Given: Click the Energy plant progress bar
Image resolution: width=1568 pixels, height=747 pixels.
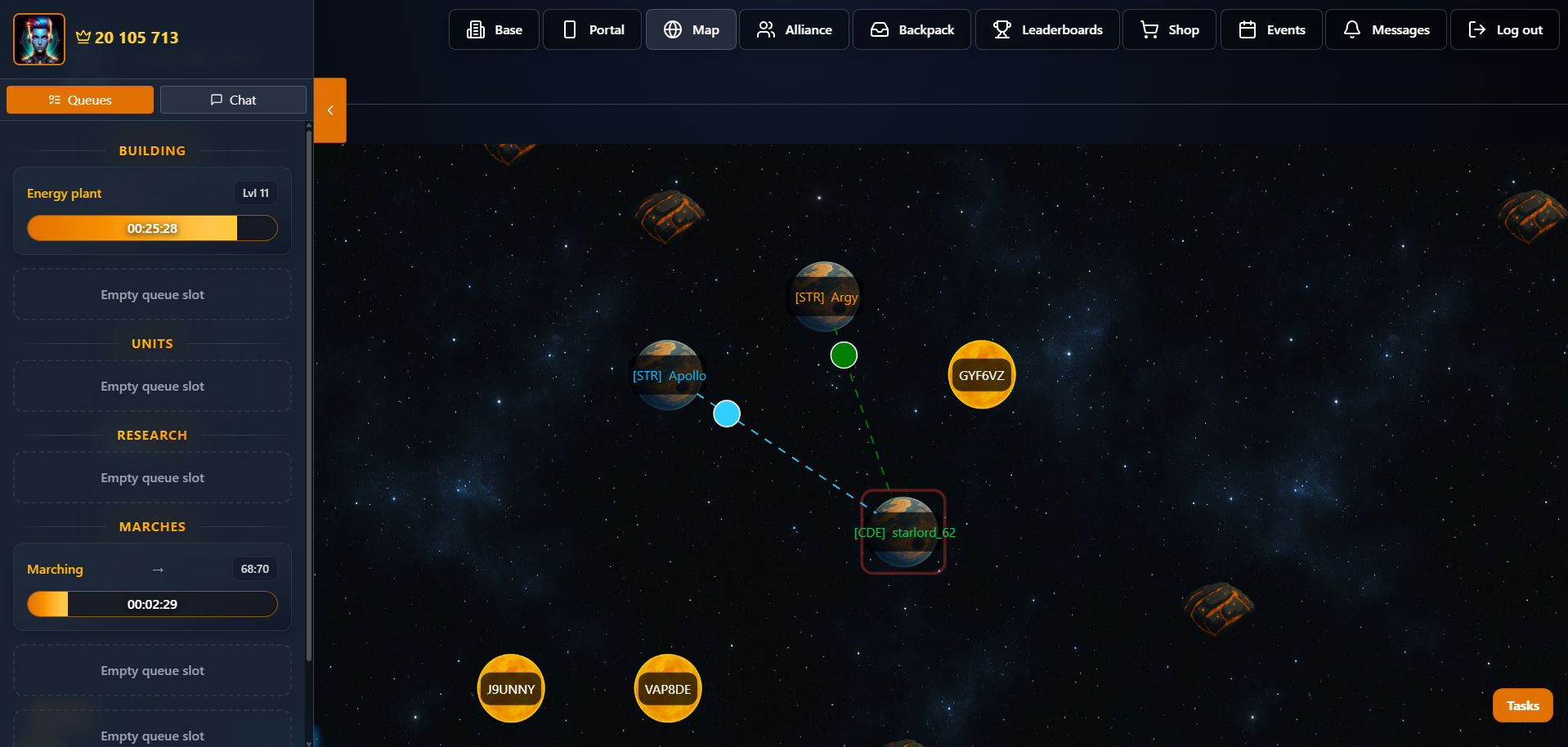Looking at the screenshot, I should pos(152,228).
